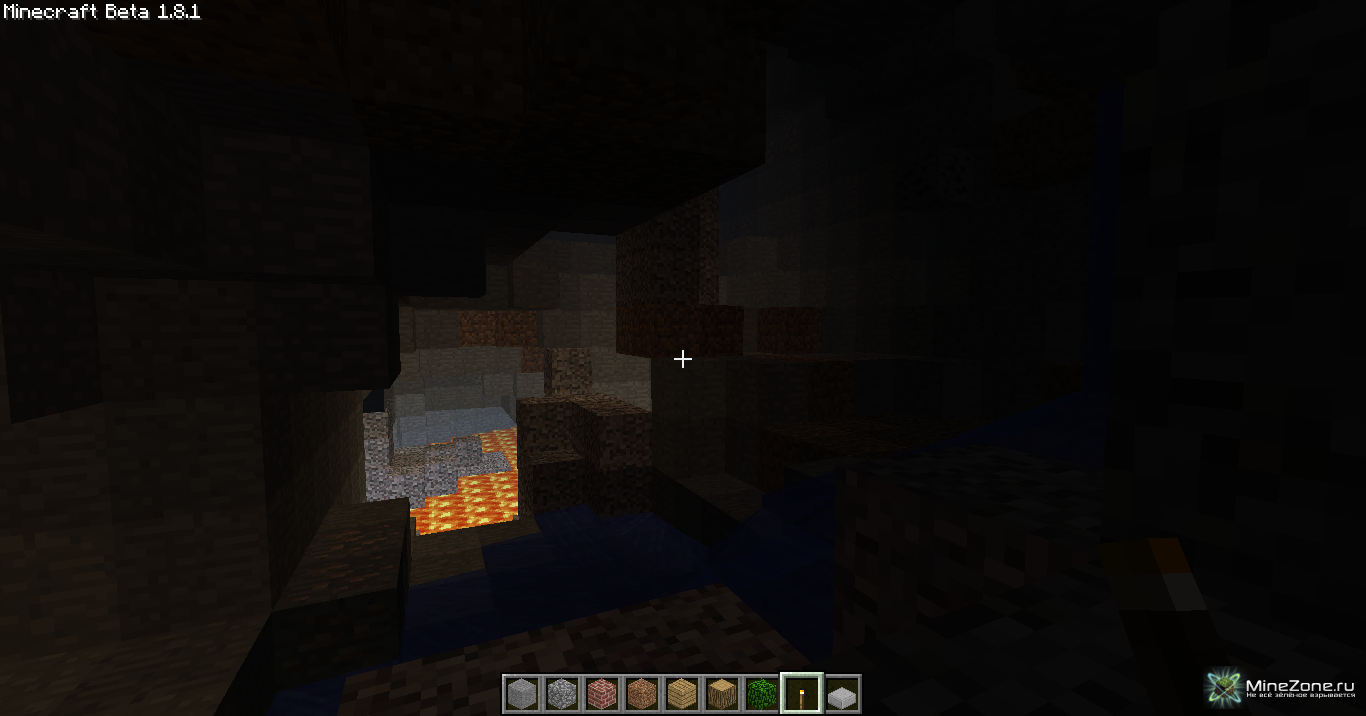Select the smooth stone block hotbar slot
The width and height of the screenshot is (1366, 716).
click(x=521, y=693)
